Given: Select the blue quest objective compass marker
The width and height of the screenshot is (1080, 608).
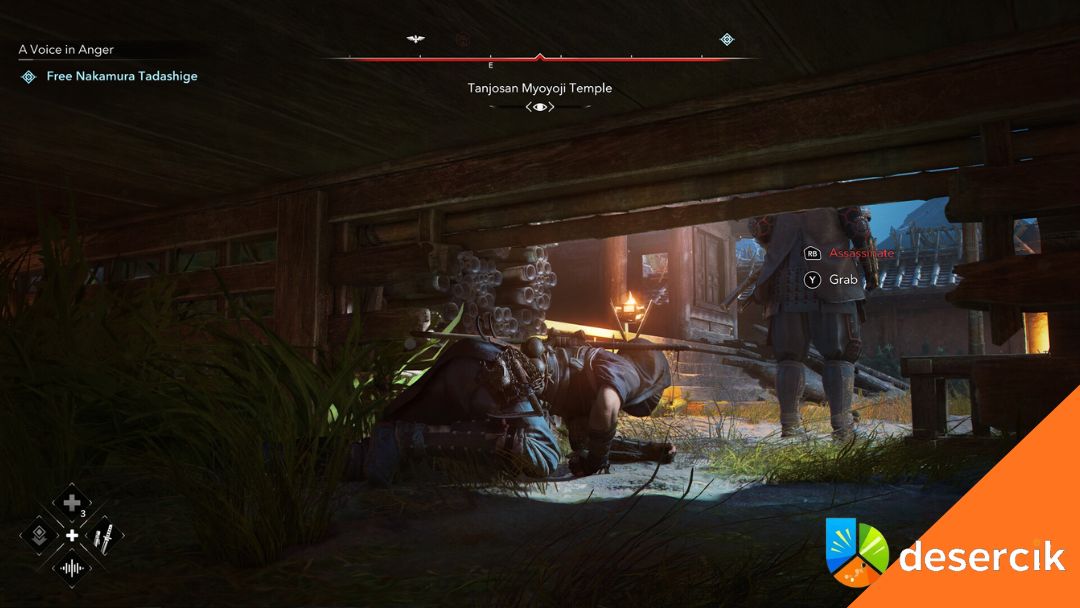Looking at the screenshot, I should pyautogui.click(x=727, y=40).
